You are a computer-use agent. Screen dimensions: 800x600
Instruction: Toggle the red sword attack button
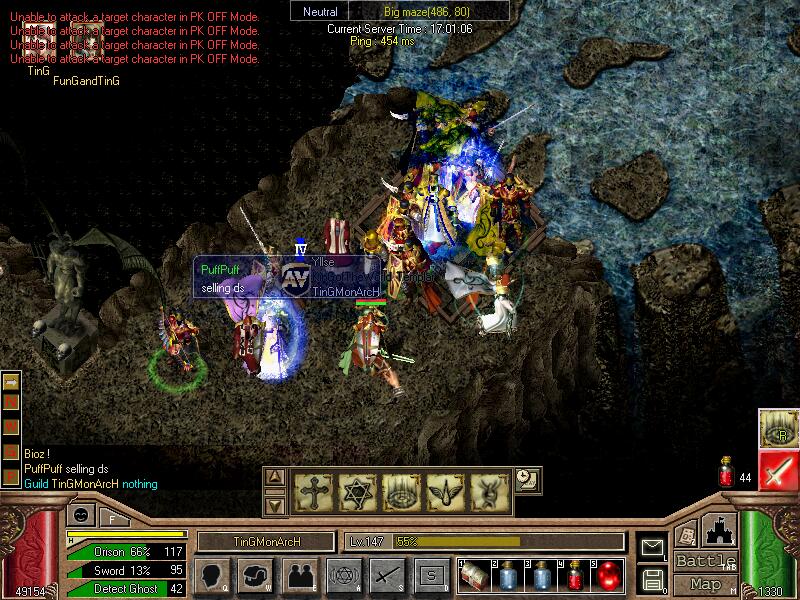(778, 469)
